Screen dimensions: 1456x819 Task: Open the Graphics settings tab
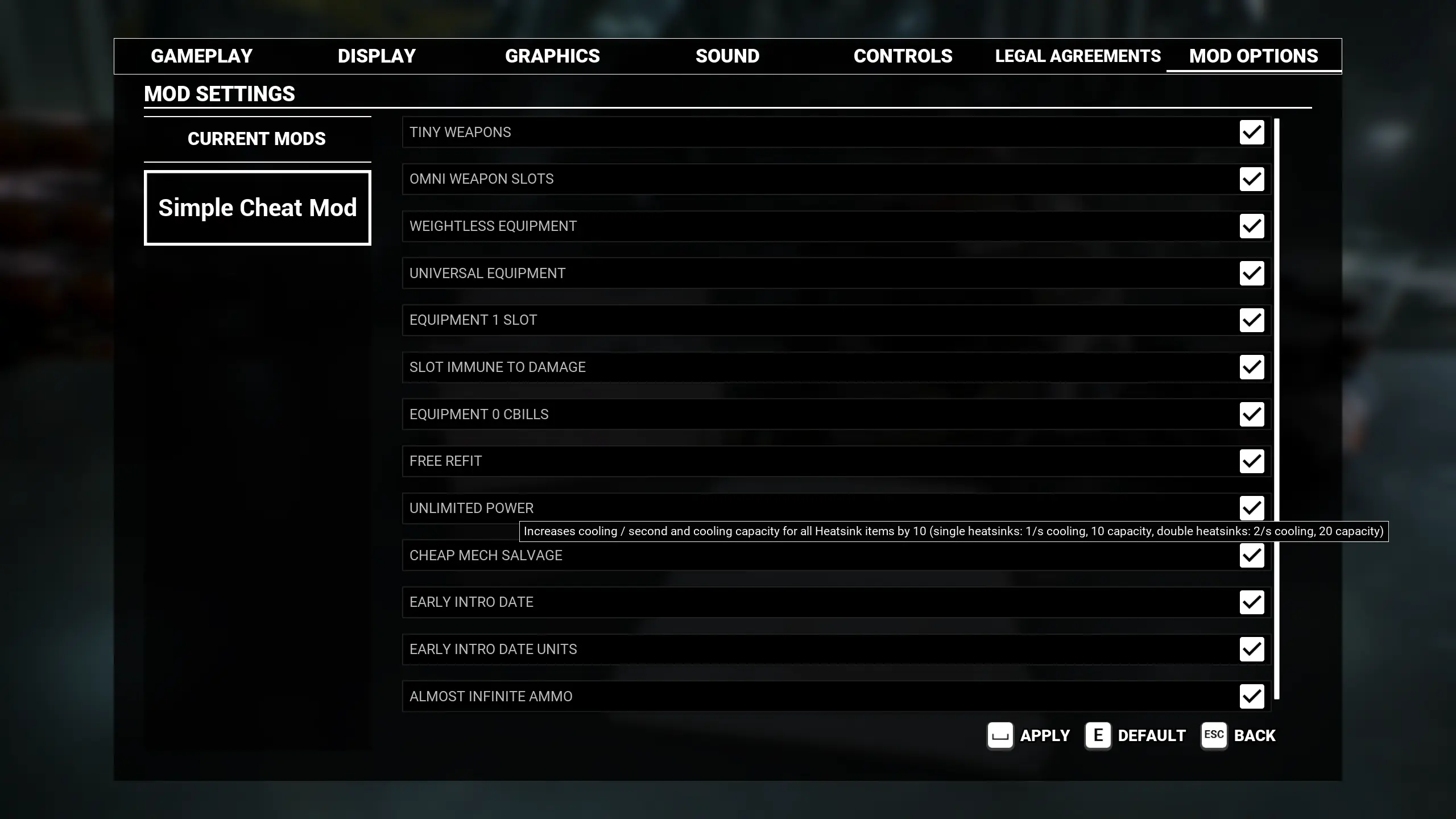(x=552, y=56)
